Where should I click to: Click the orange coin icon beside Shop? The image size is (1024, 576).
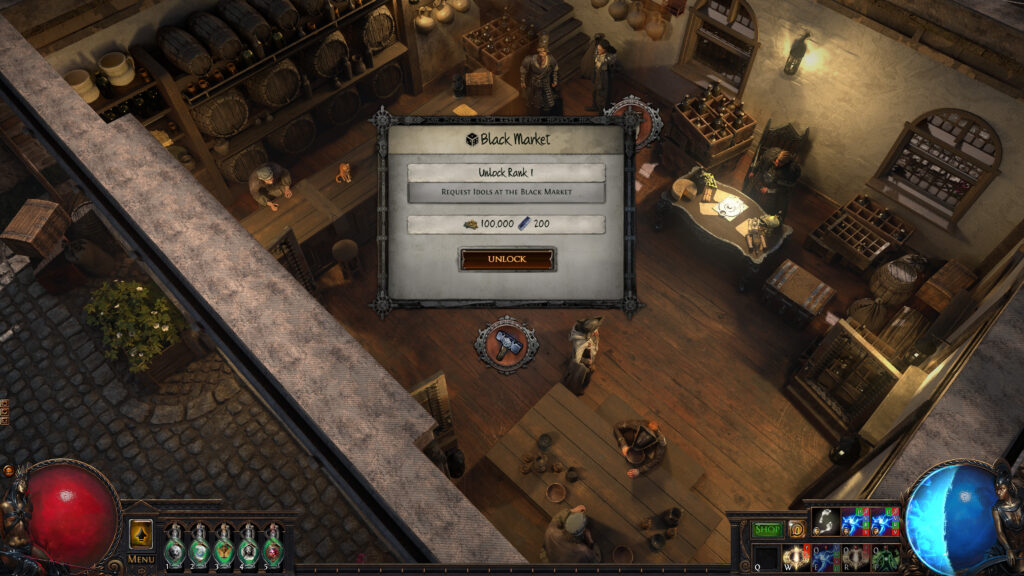pyautogui.click(x=797, y=529)
